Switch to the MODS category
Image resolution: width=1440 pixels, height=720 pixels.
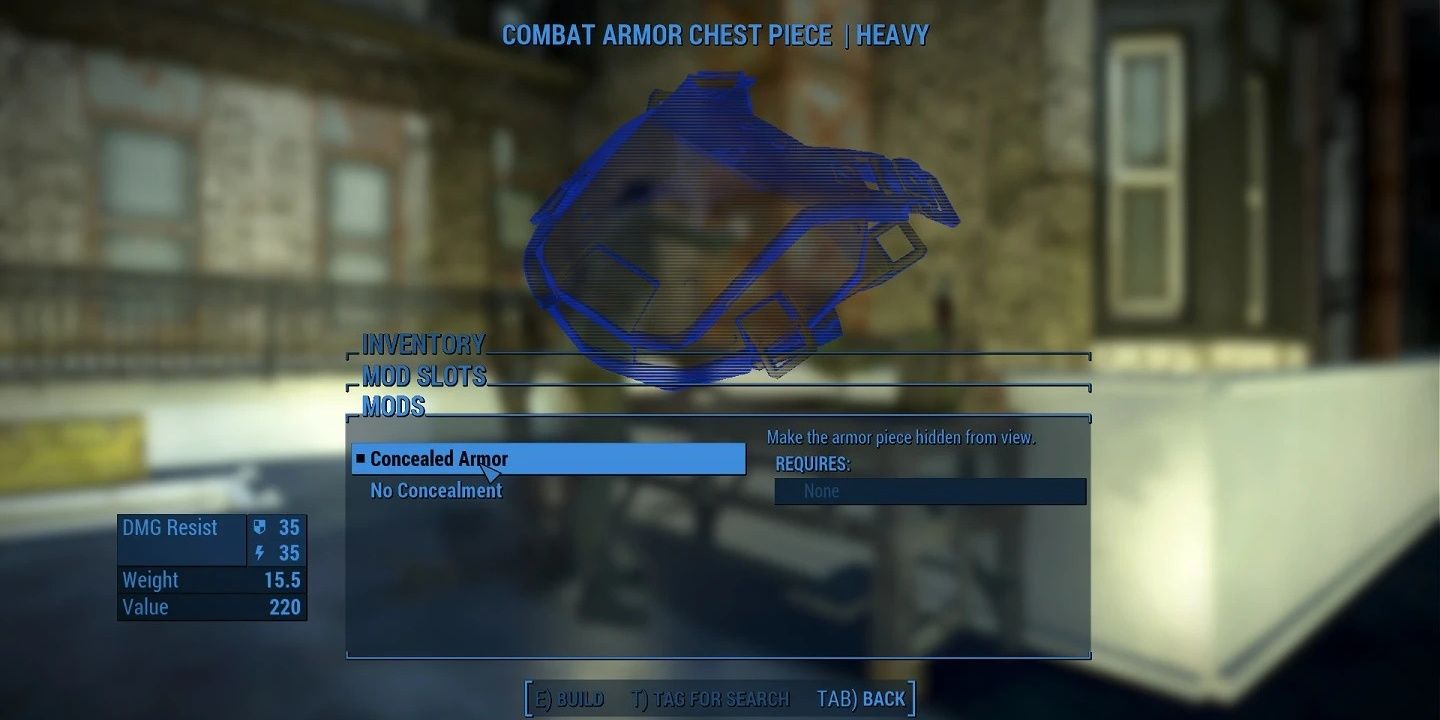(x=394, y=407)
